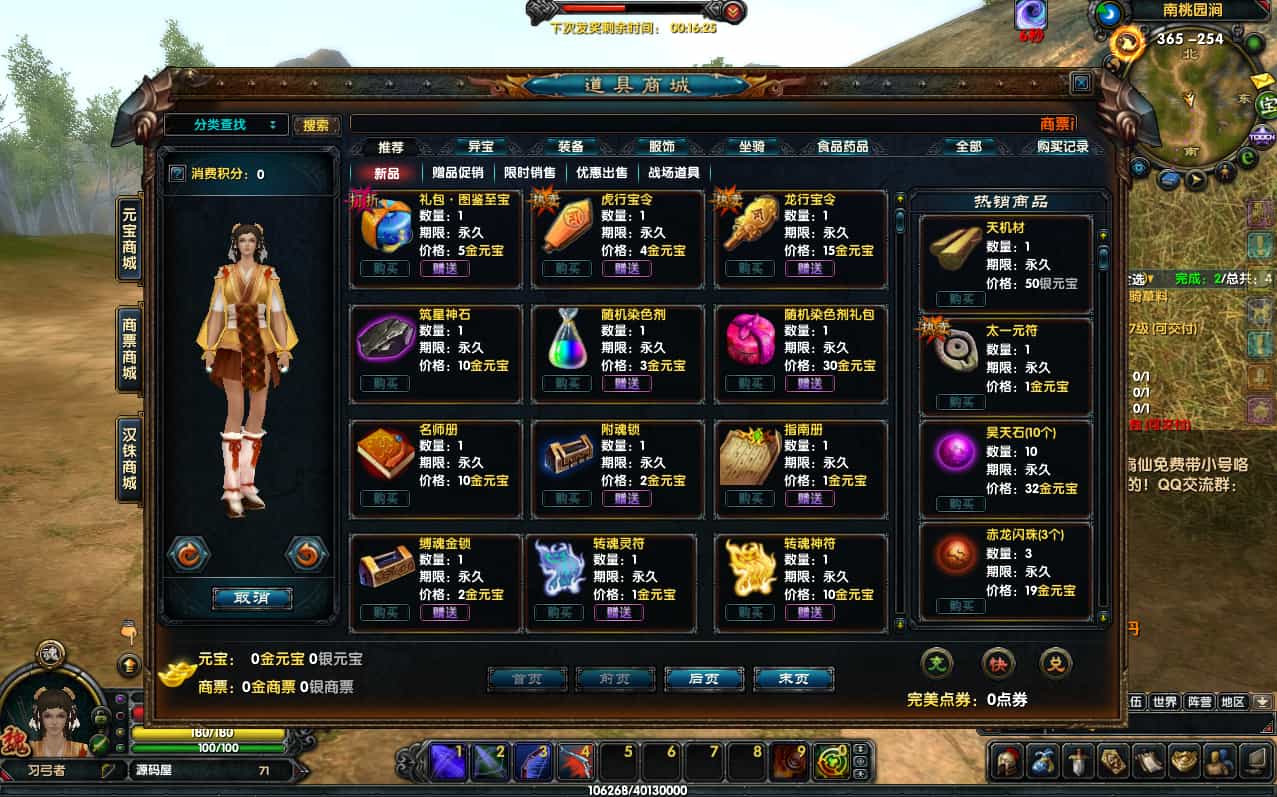Select the 战场道具 sub-tab
Image resolution: width=1277 pixels, height=797 pixels.
pos(673,173)
